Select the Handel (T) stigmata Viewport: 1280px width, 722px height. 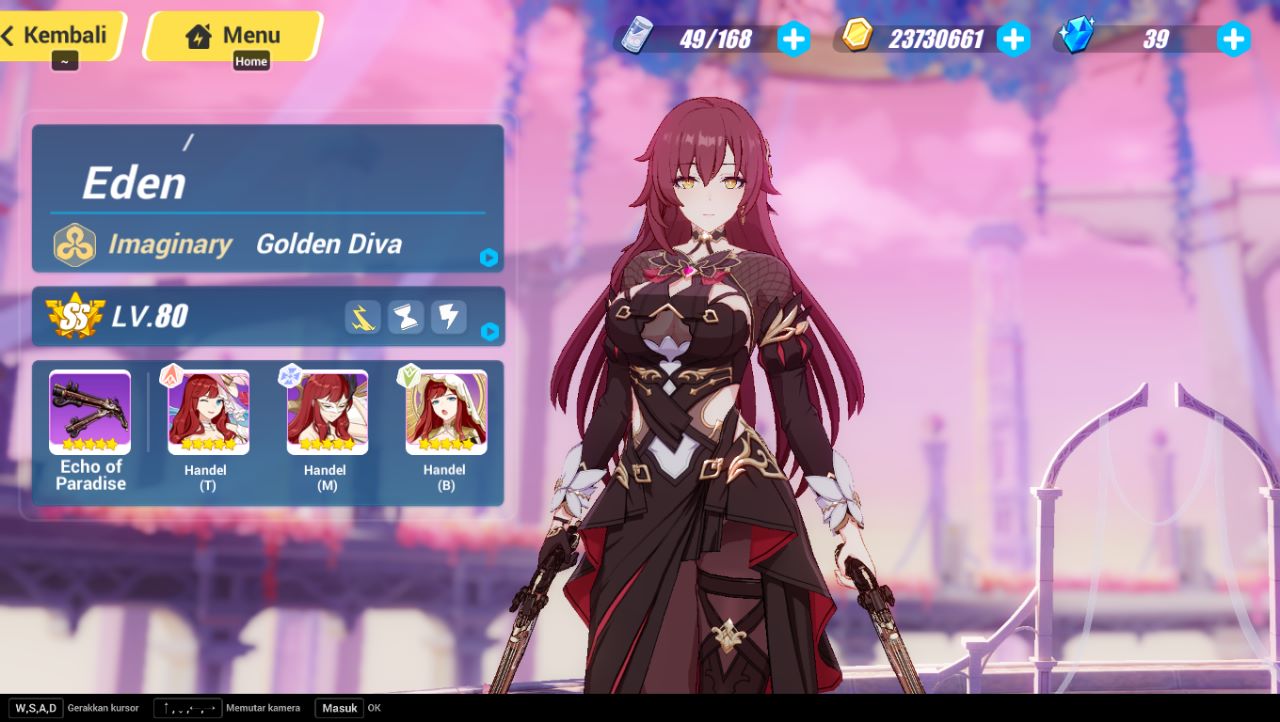pos(207,412)
